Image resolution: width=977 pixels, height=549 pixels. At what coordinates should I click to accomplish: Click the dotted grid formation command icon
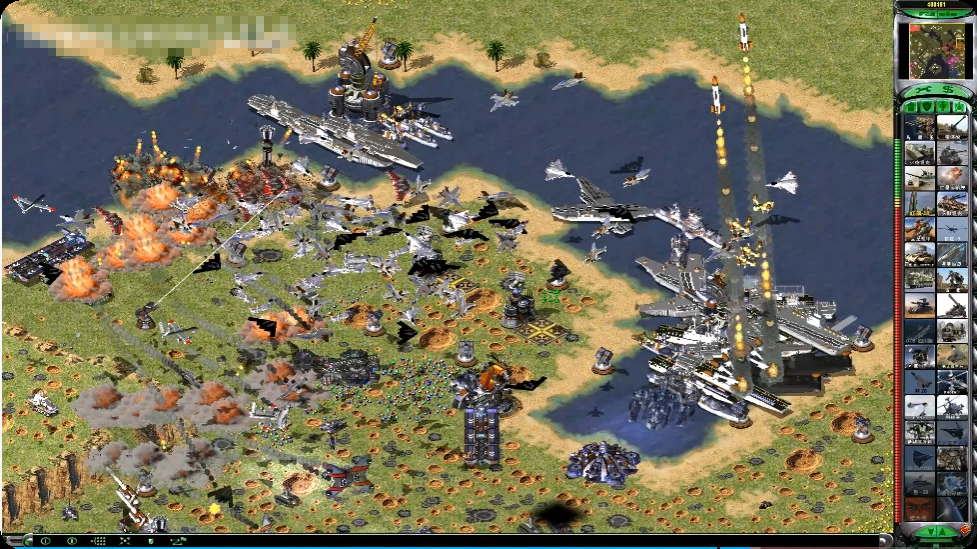tap(99, 541)
